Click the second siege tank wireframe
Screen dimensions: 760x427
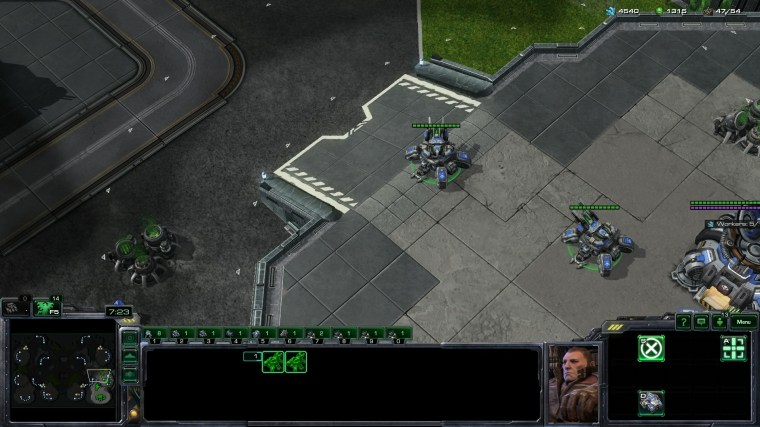[295, 361]
